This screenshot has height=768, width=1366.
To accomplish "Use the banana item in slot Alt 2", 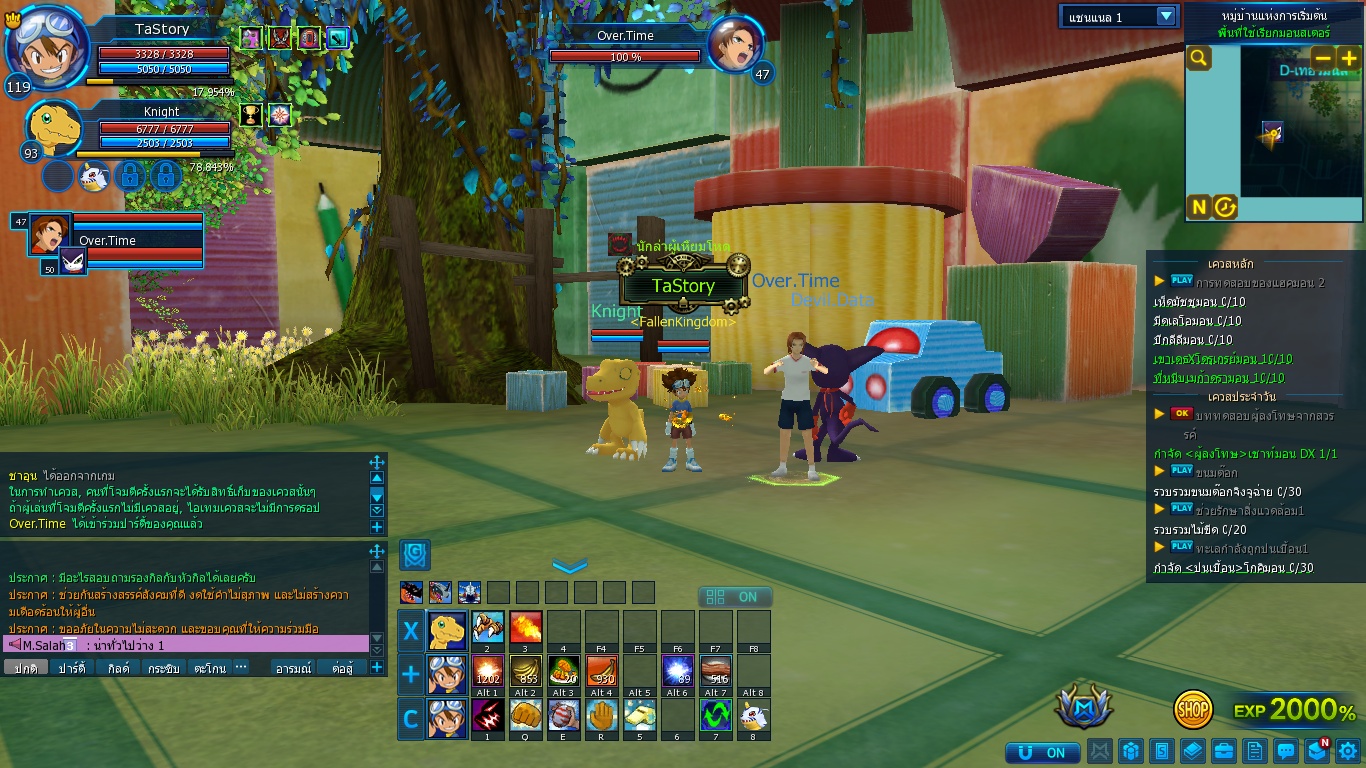I will click(x=526, y=671).
